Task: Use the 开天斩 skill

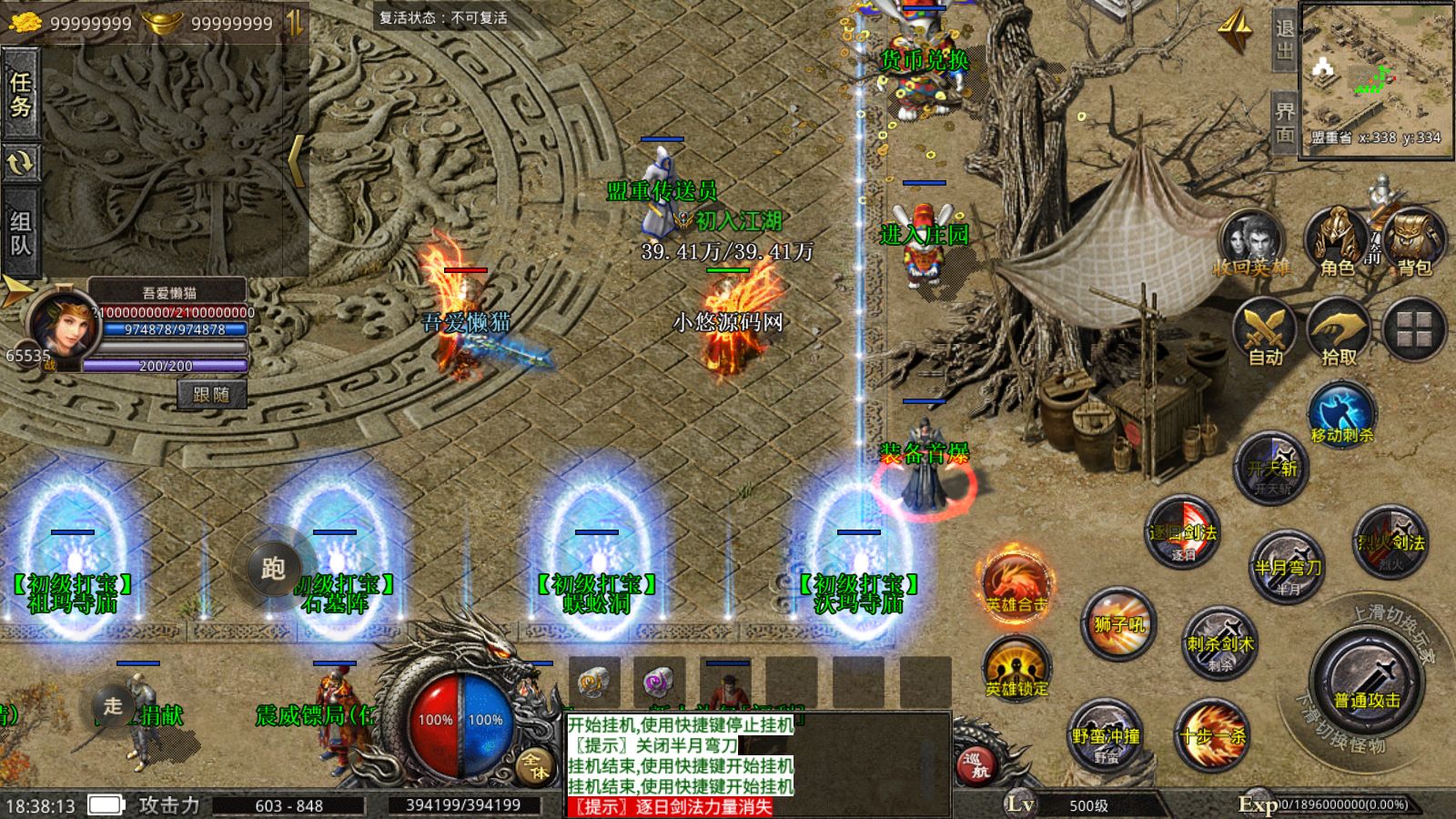Action: pyautogui.click(x=1272, y=468)
